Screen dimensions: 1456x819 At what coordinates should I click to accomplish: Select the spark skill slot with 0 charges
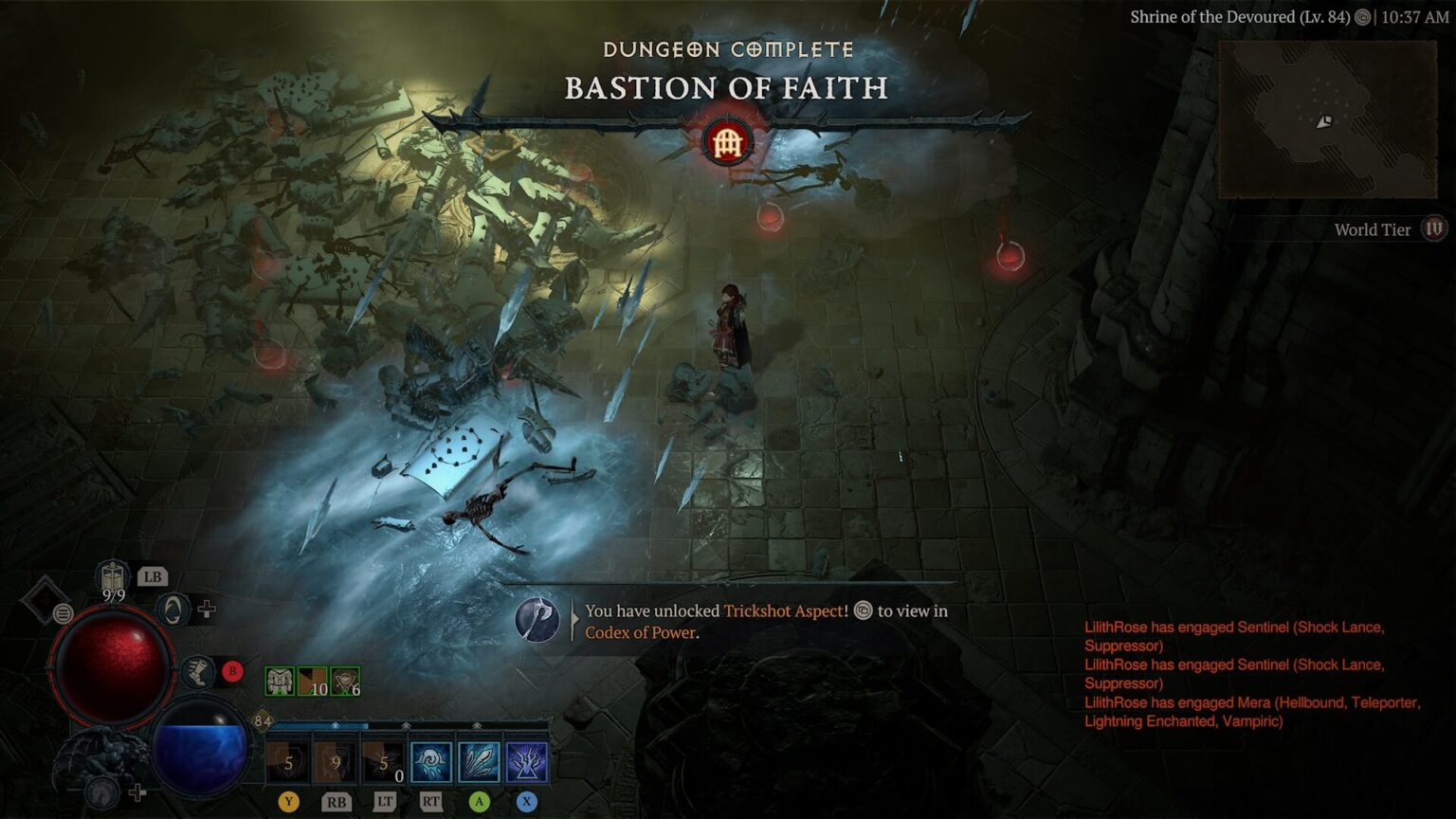pyautogui.click(x=384, y=762)
